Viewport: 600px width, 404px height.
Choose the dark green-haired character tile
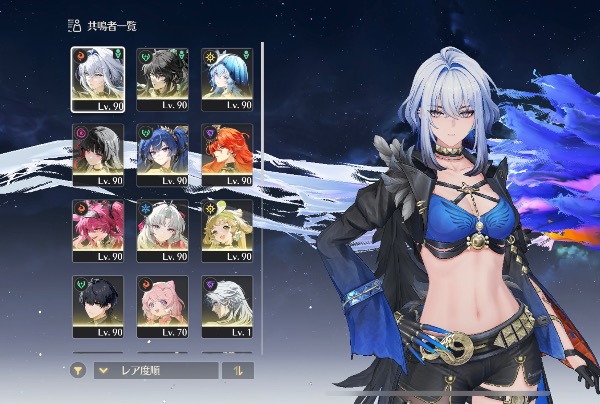point(161,78)
